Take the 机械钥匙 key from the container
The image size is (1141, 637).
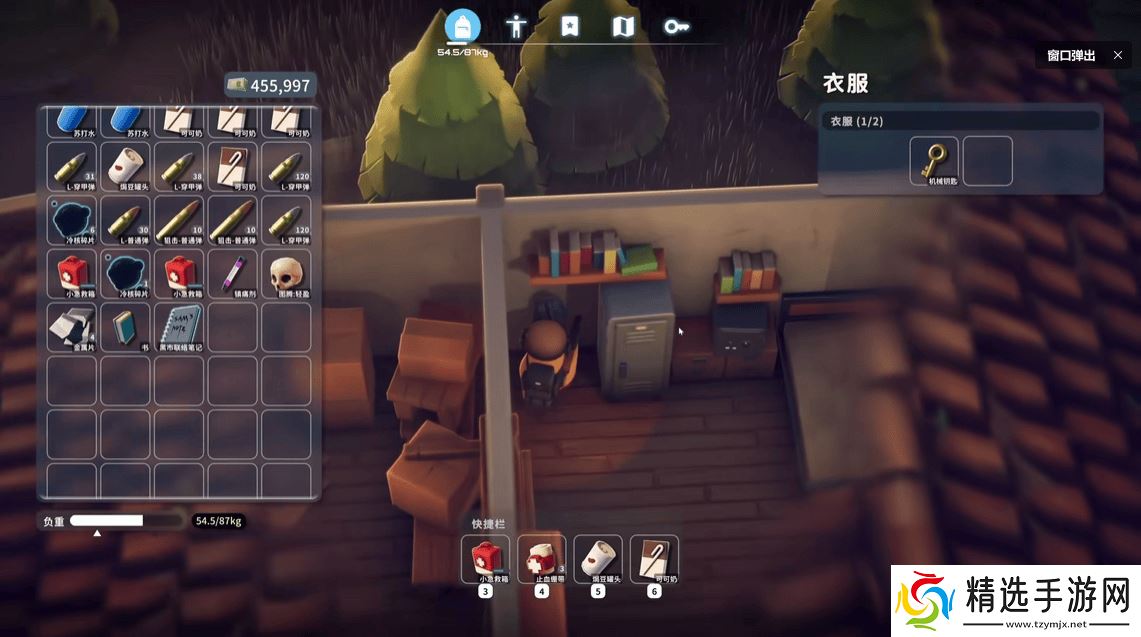point(934,161)
